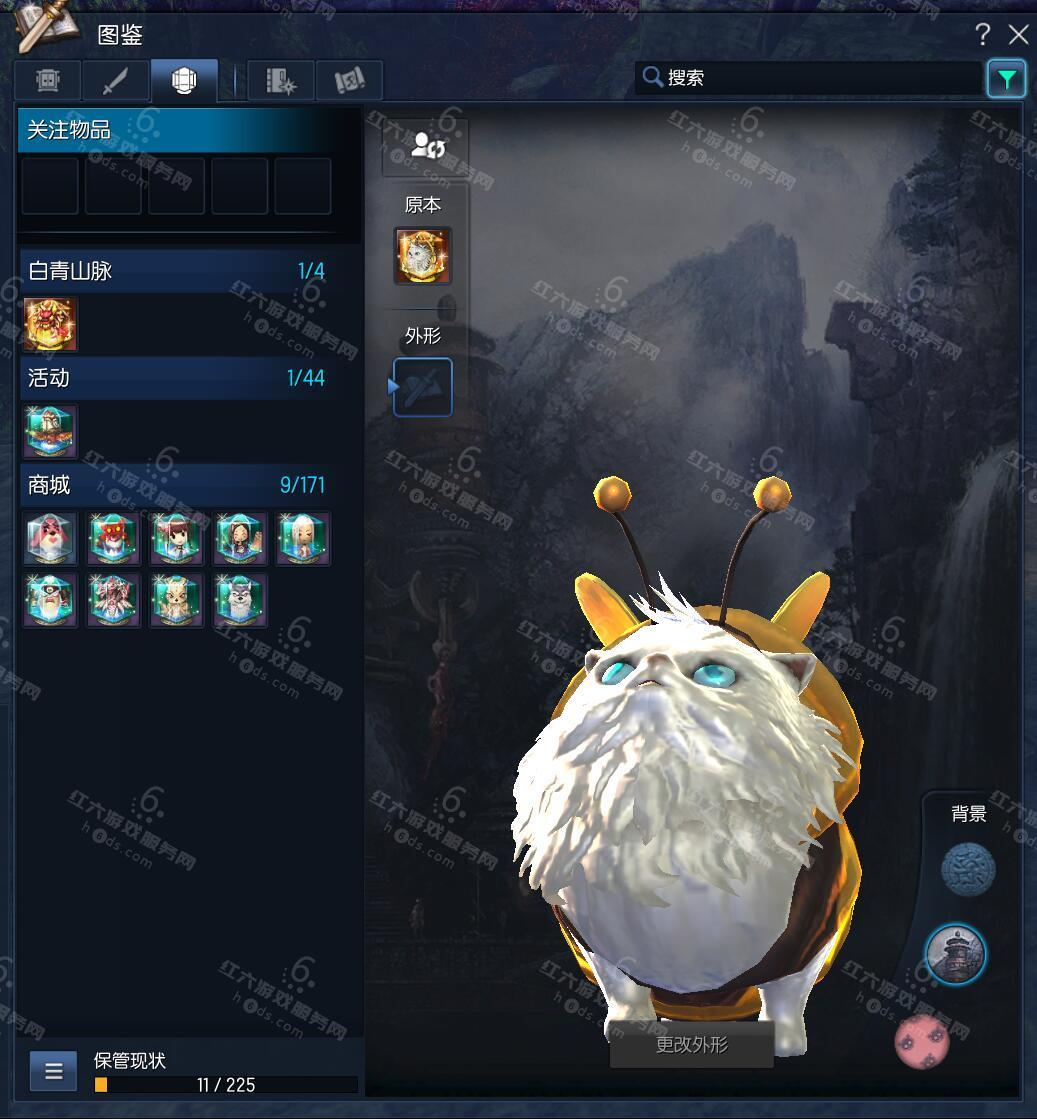
Task: Toggle the green funnel filter button
Action: tap(1006, 78)
